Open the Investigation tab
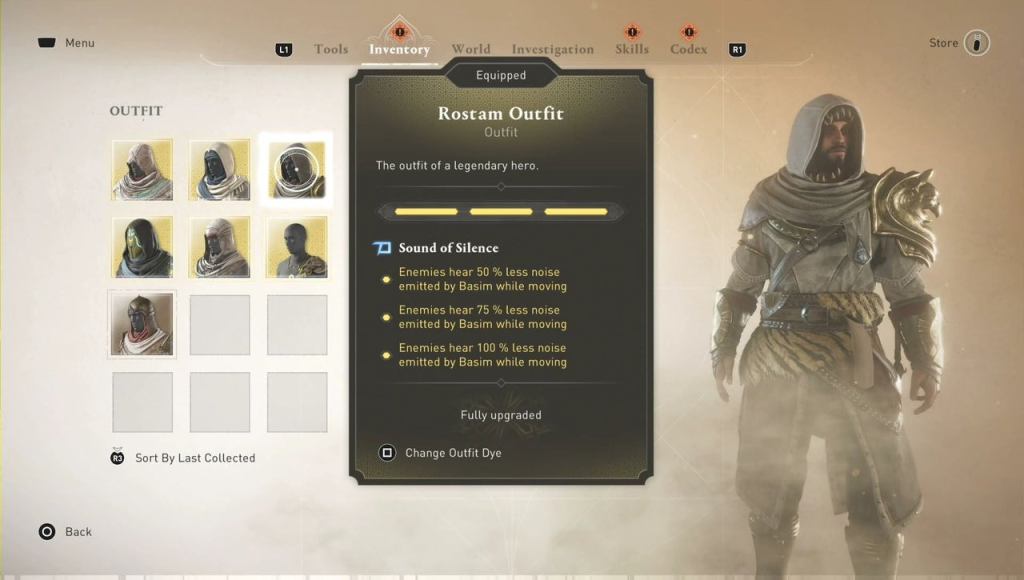The image size is (1024, 580). [x=552, y=49]
